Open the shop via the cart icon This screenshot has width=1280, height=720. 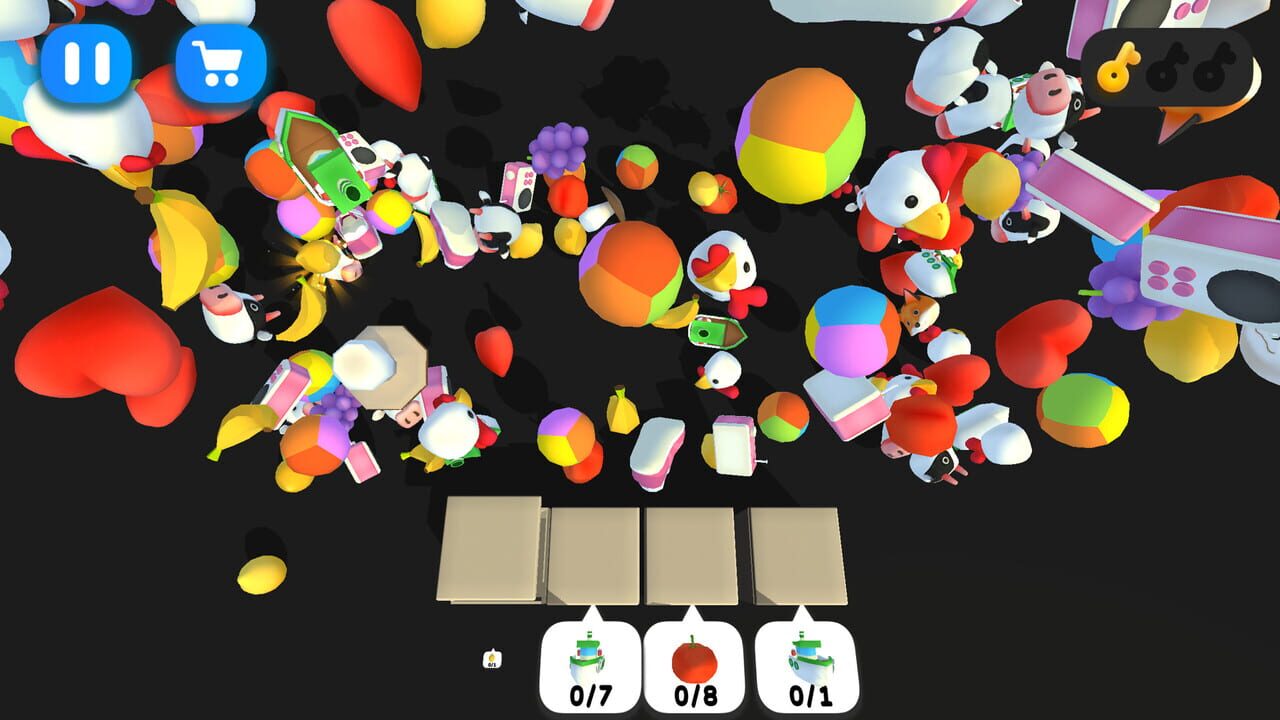point(221,62)
